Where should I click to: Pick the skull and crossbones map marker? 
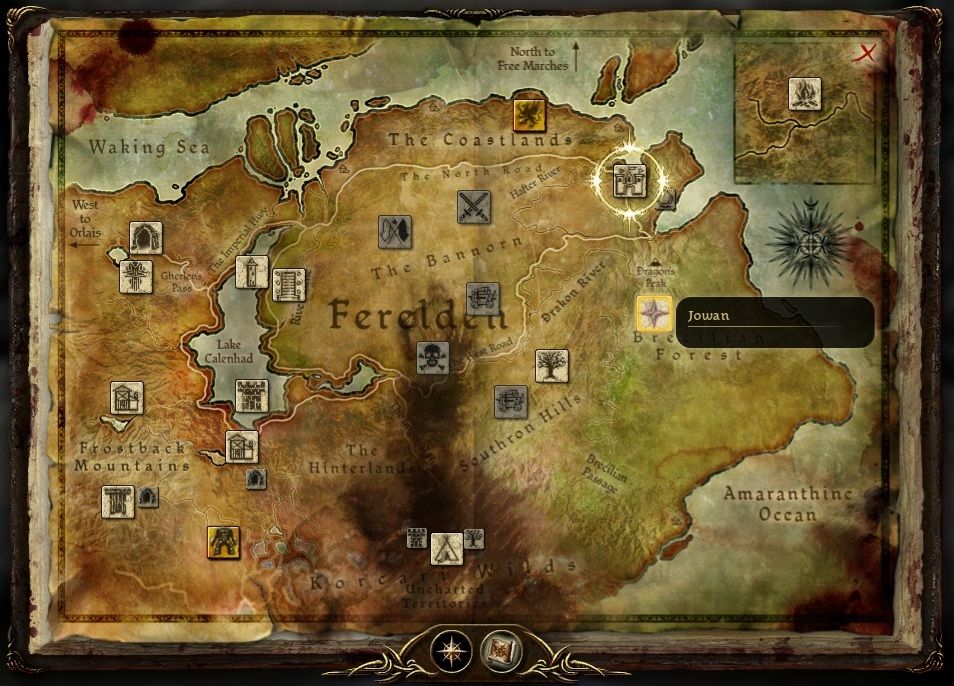432,357
